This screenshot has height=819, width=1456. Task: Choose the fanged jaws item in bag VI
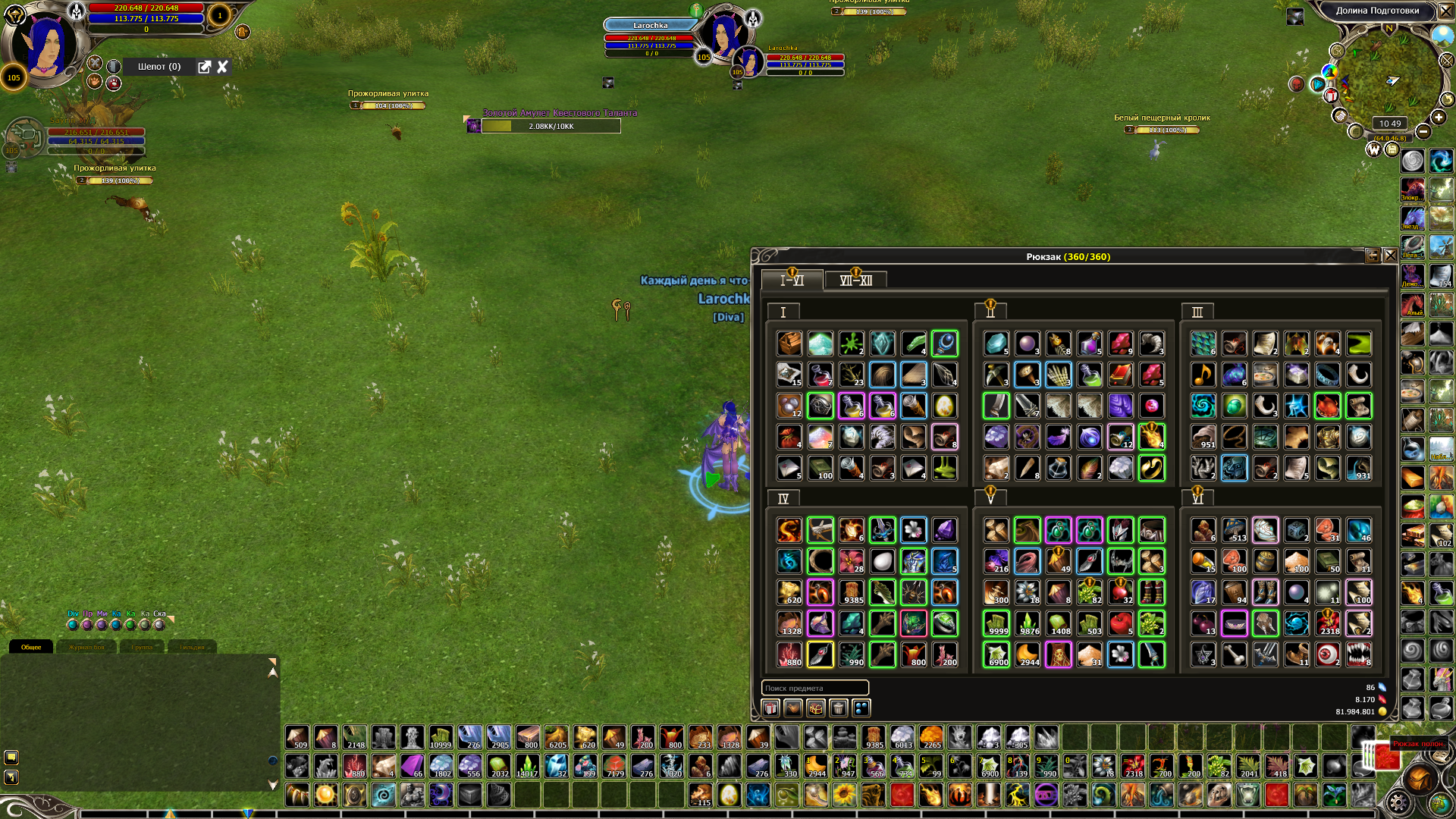coord(1358,654)
